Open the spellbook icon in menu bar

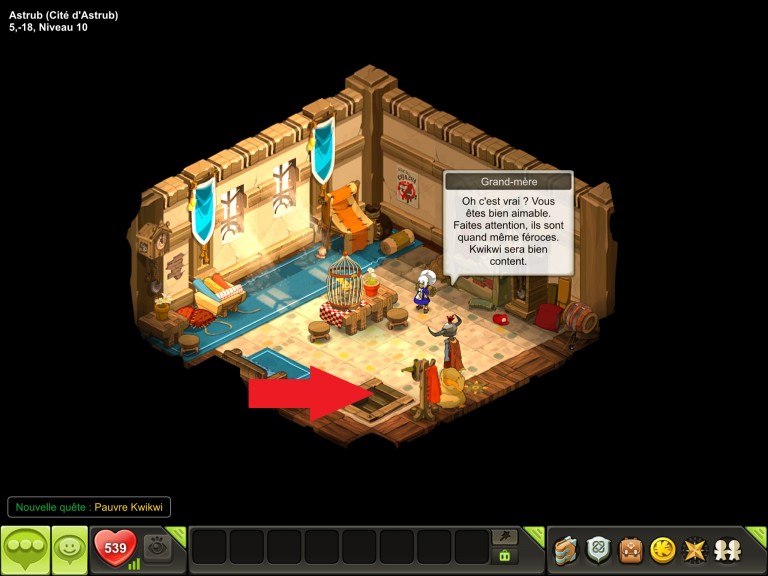click(x=566, y=549)
